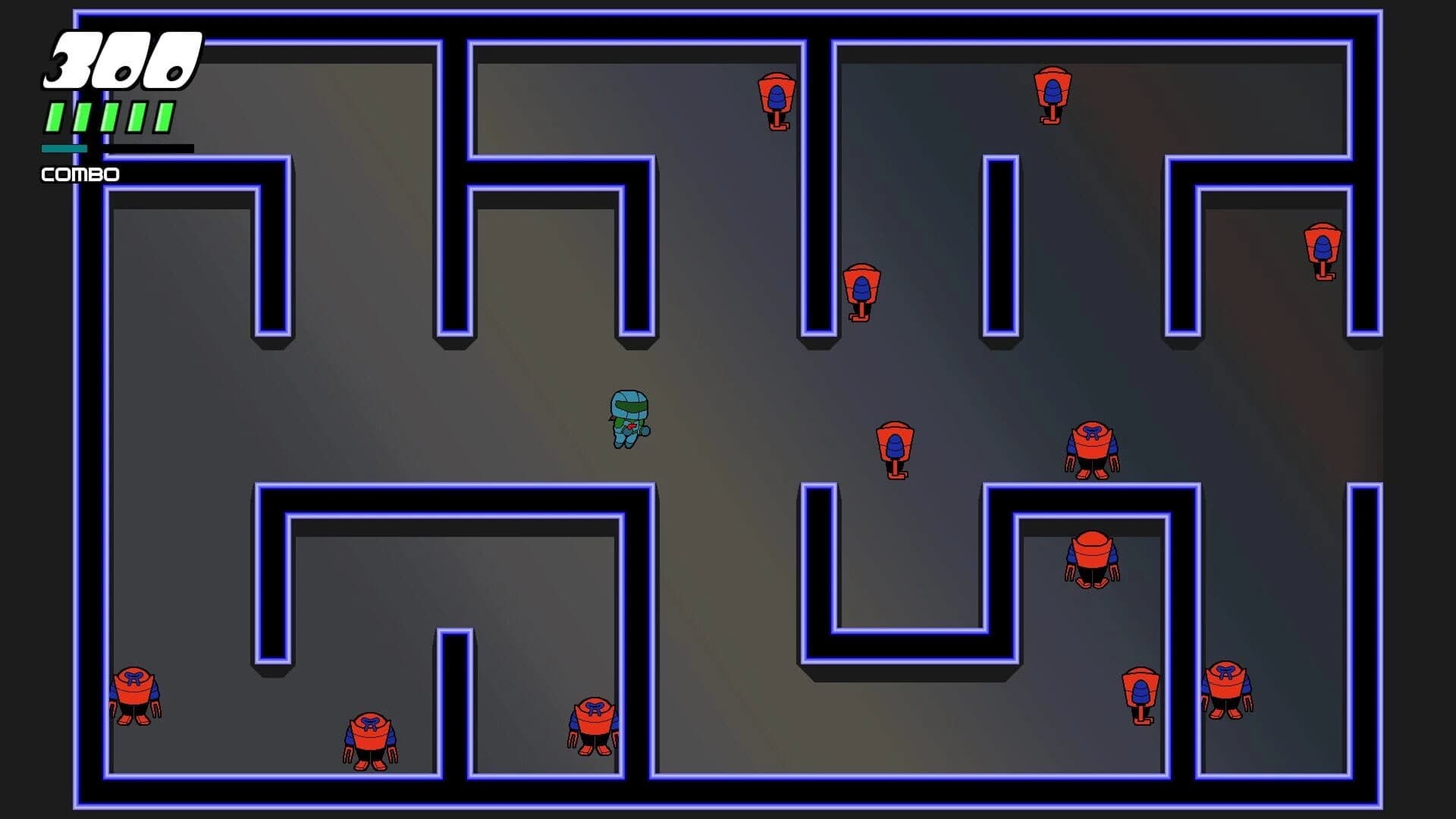Click the first green energy bar segment

click(53, 115)
